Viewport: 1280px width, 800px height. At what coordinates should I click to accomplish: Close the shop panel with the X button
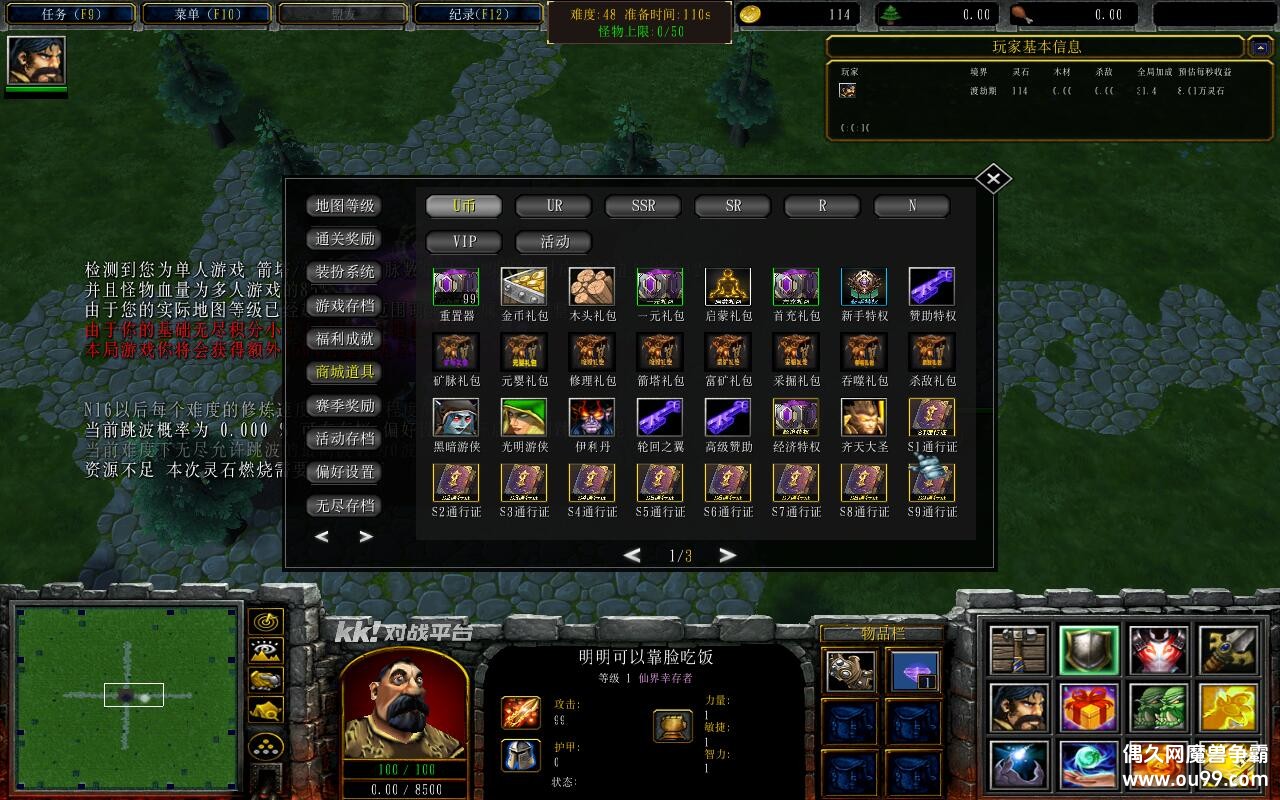(x=993, y=179)
